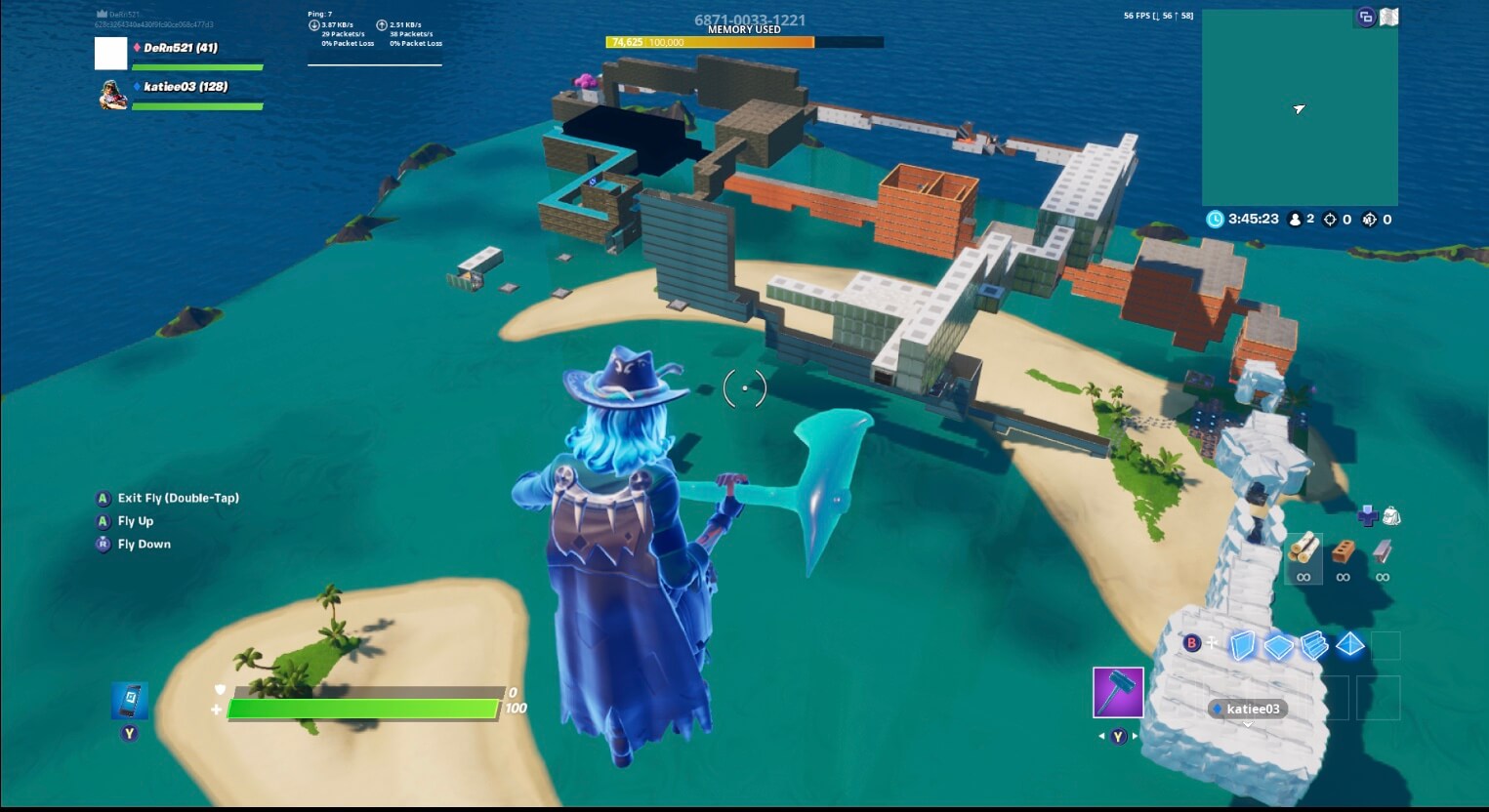Select the floor build piece icon

point(1279,645)
